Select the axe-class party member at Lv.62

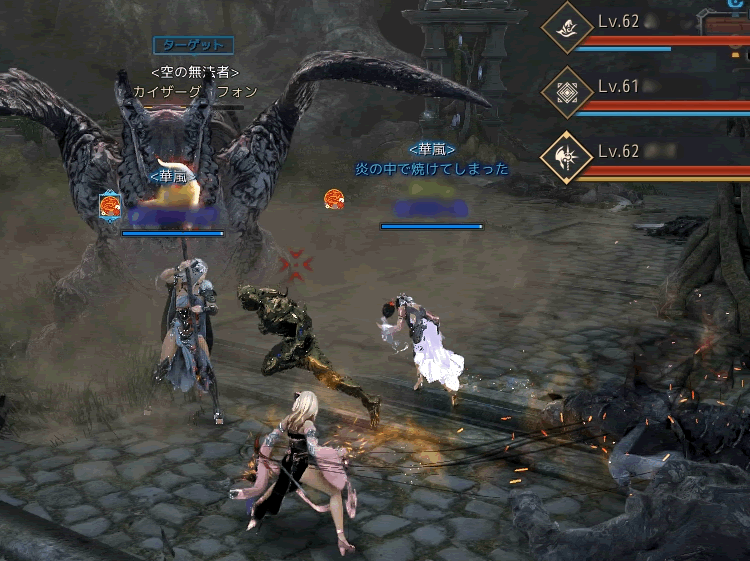[567, 157]
